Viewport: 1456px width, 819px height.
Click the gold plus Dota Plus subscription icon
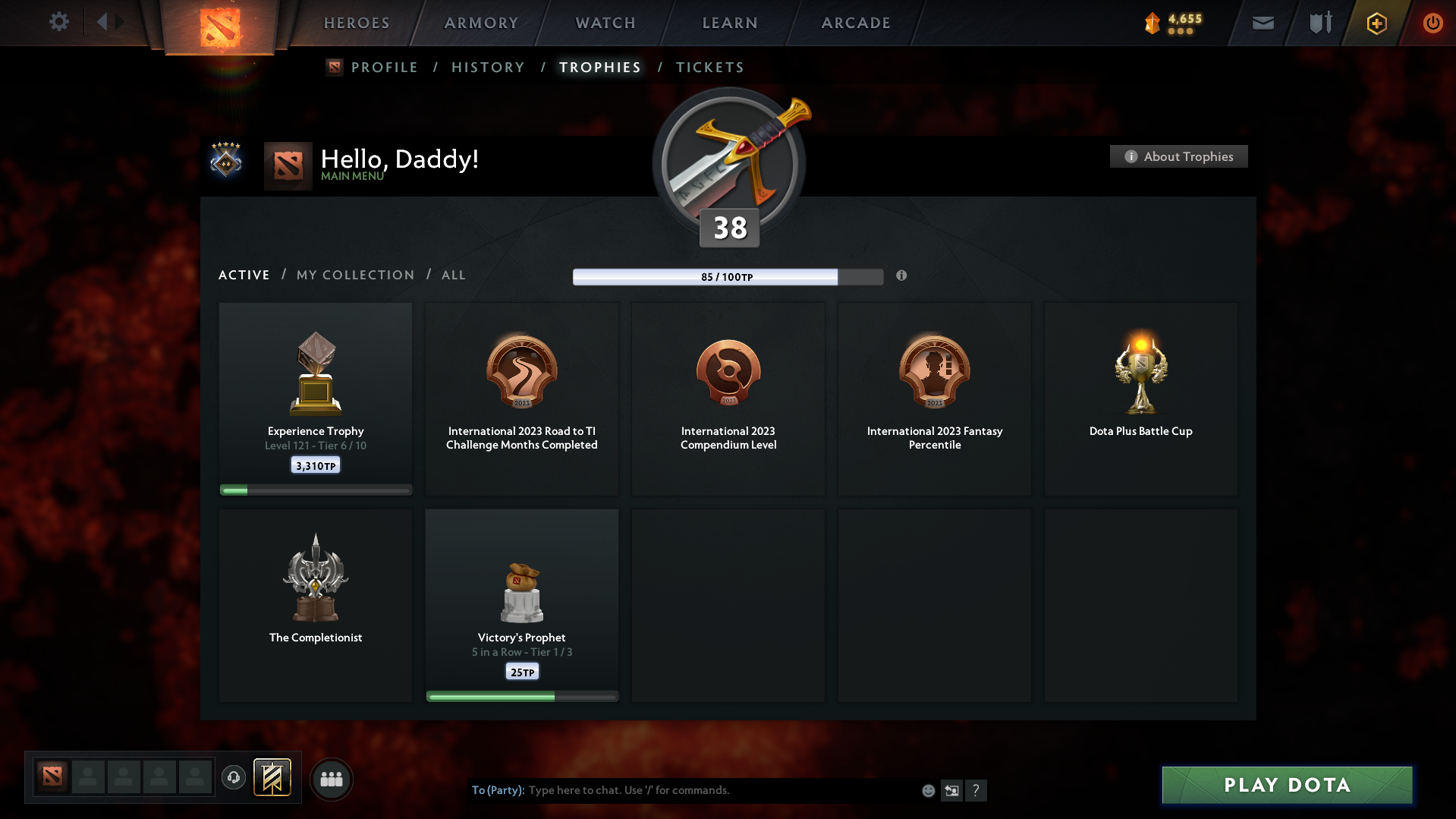[1376, 24]
